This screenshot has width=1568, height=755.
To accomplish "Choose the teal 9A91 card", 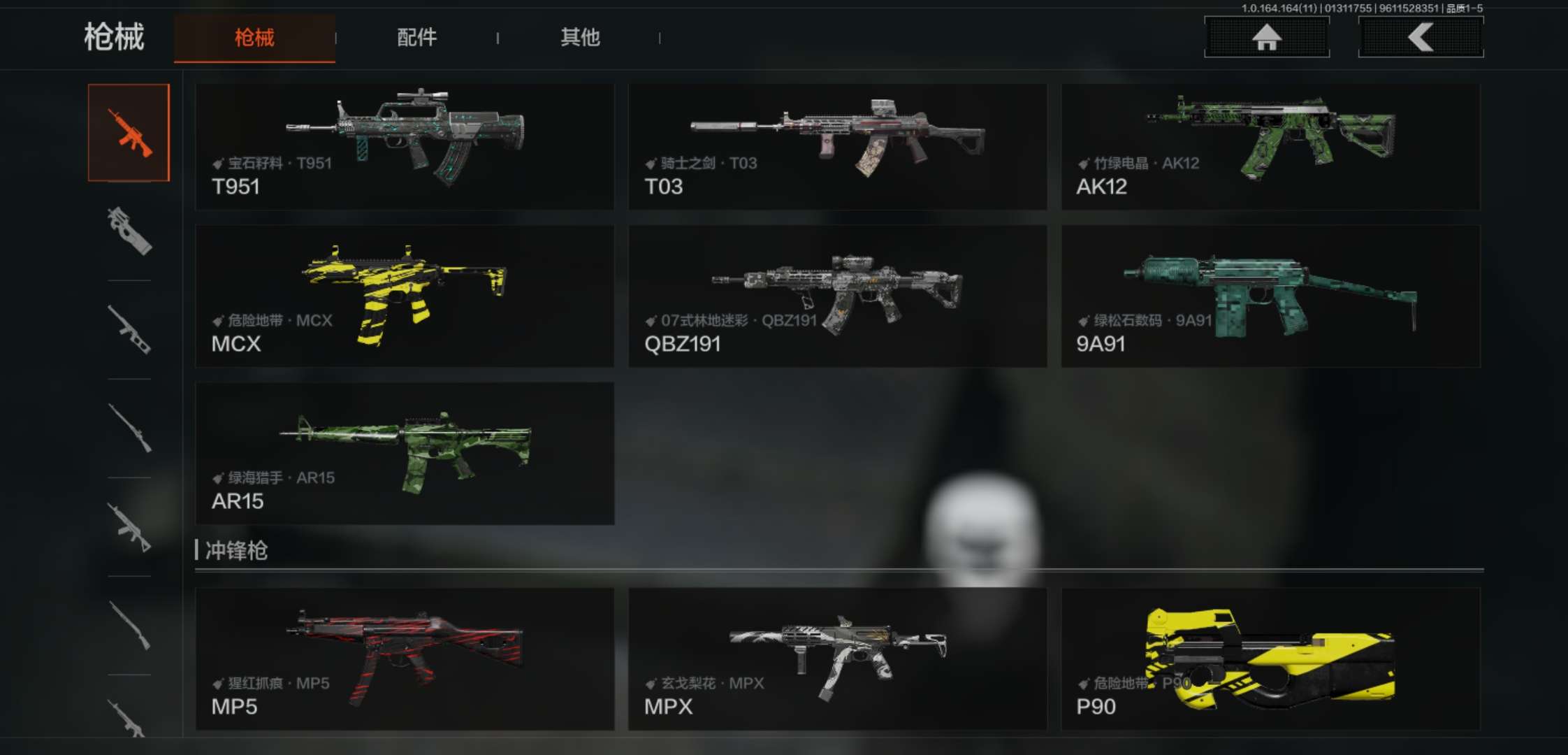I will coord(1270,296).
